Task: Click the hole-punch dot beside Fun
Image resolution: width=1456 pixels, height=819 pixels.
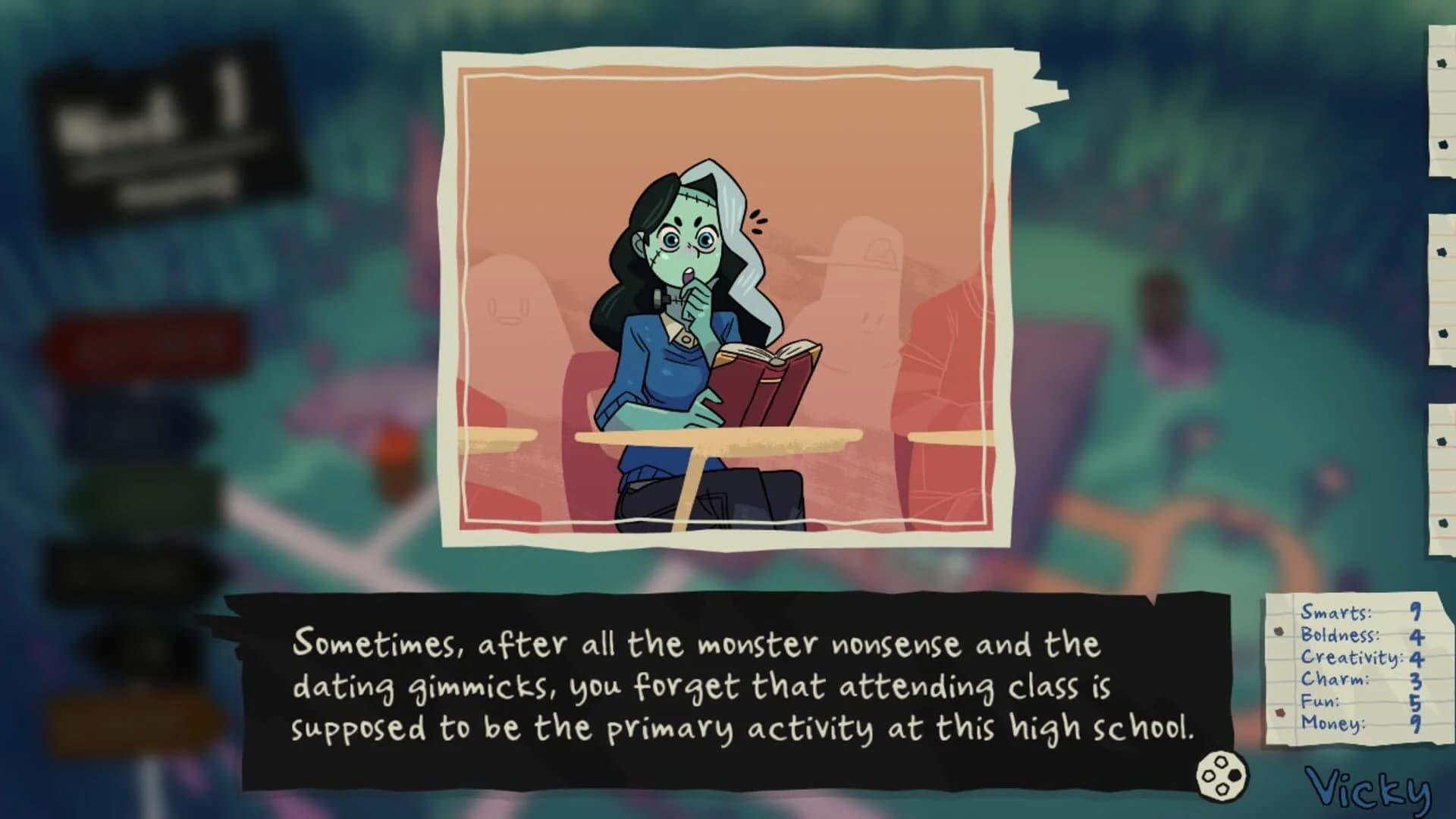Action: [x=1280, y=714]
